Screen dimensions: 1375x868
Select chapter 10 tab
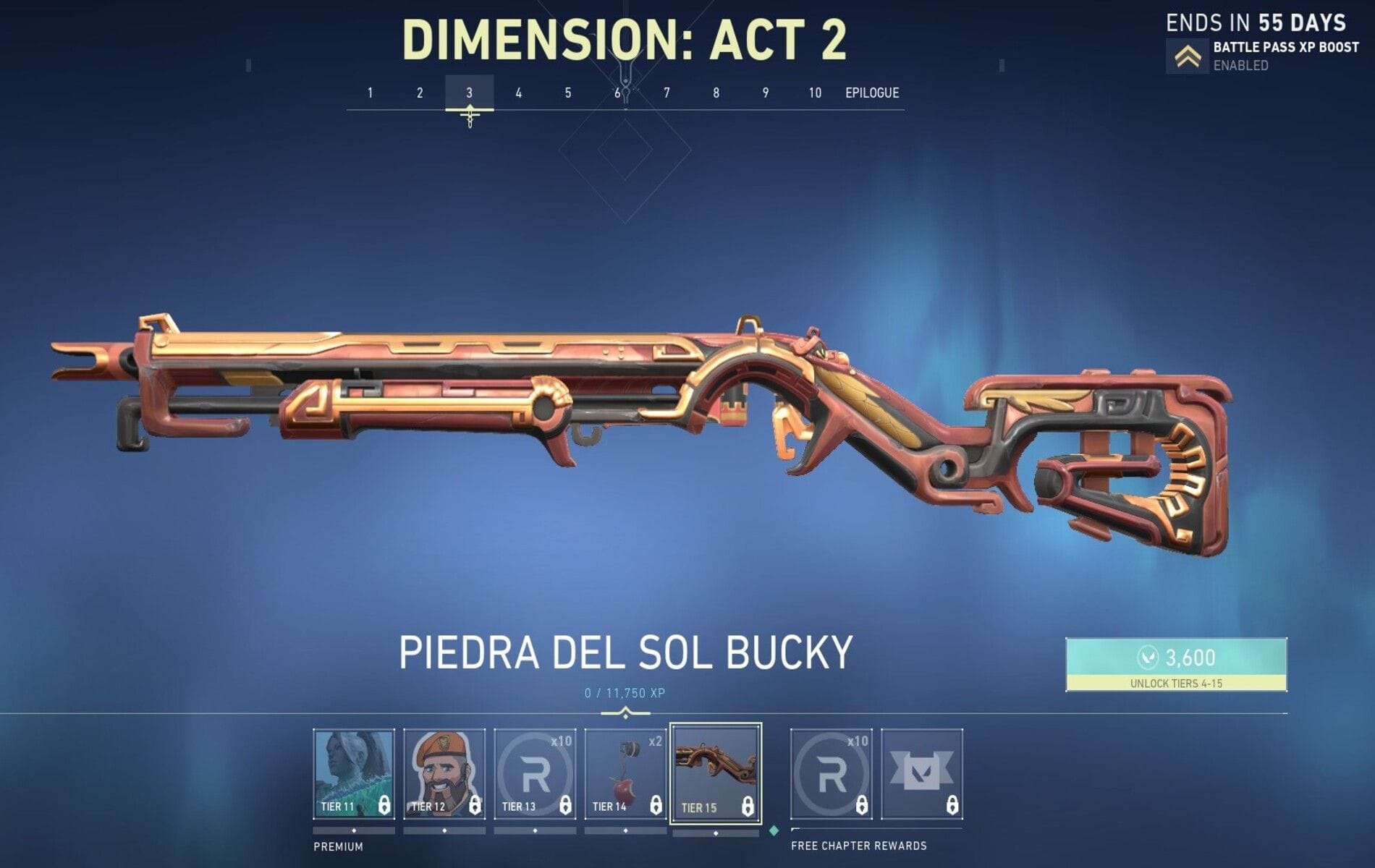click(815, 93)
